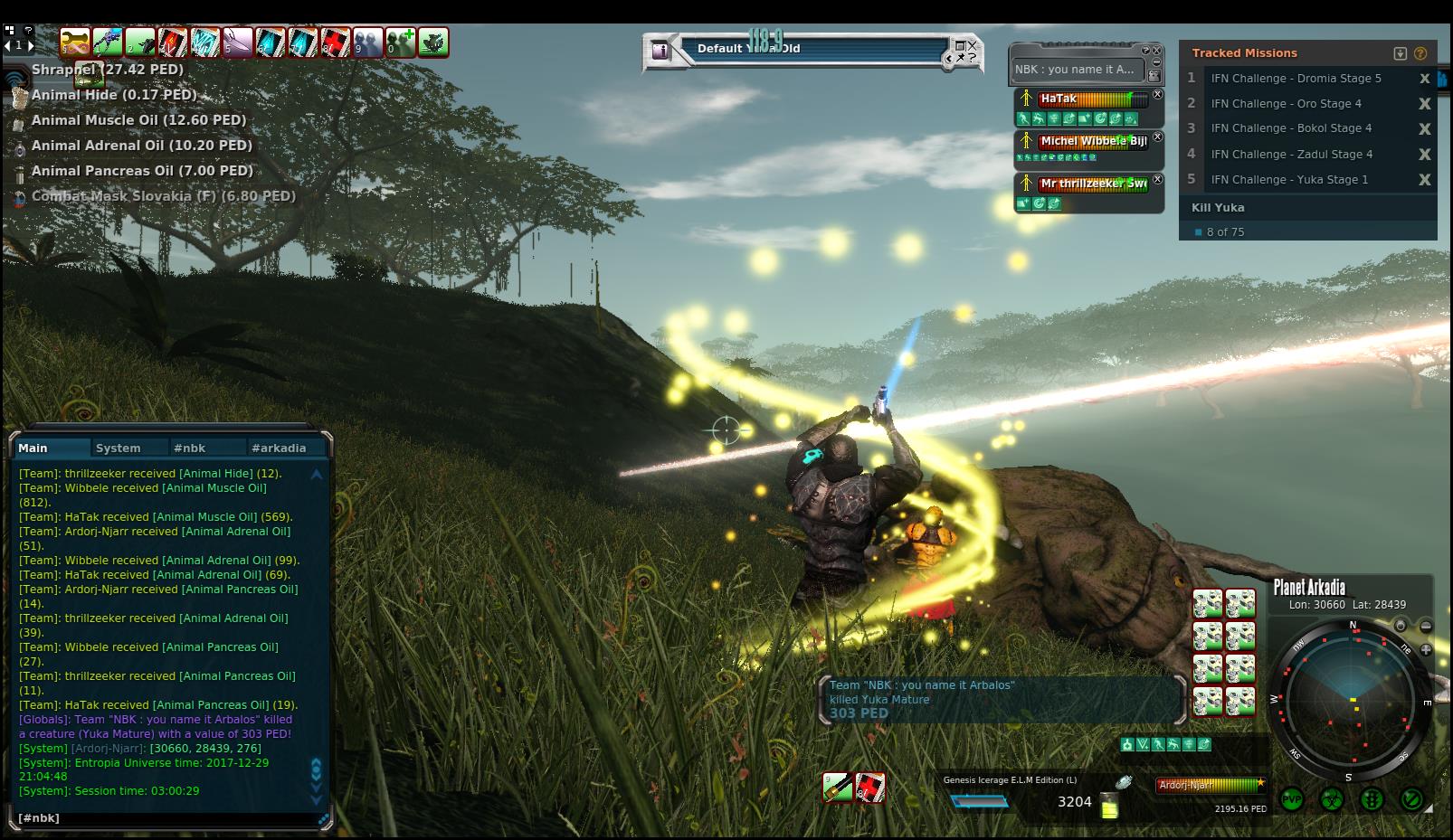Click the radar minimap
This screenshot has height=840, width=1453.
click(x=1352, y=699)
